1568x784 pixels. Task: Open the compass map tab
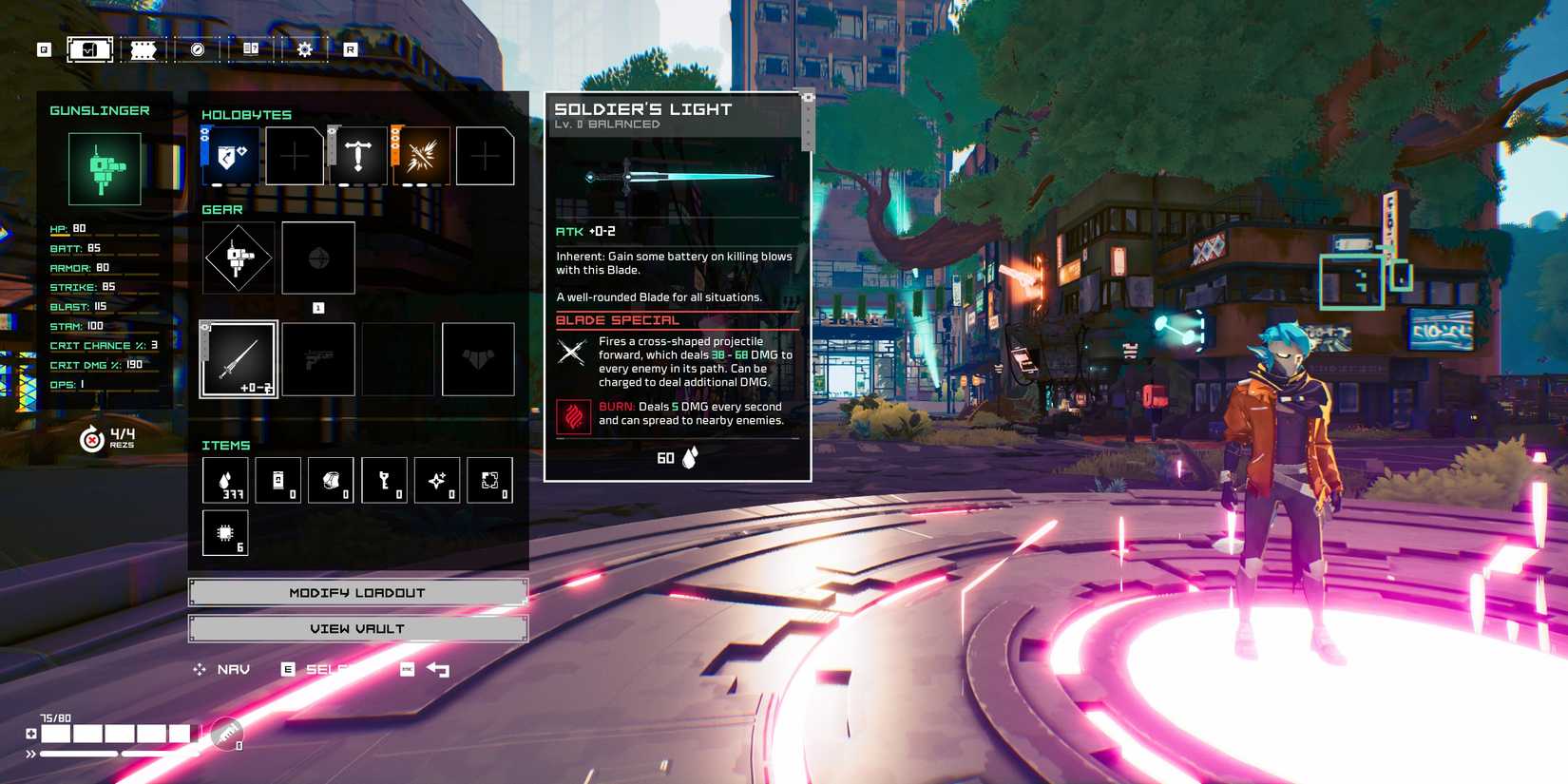(198, 49)
